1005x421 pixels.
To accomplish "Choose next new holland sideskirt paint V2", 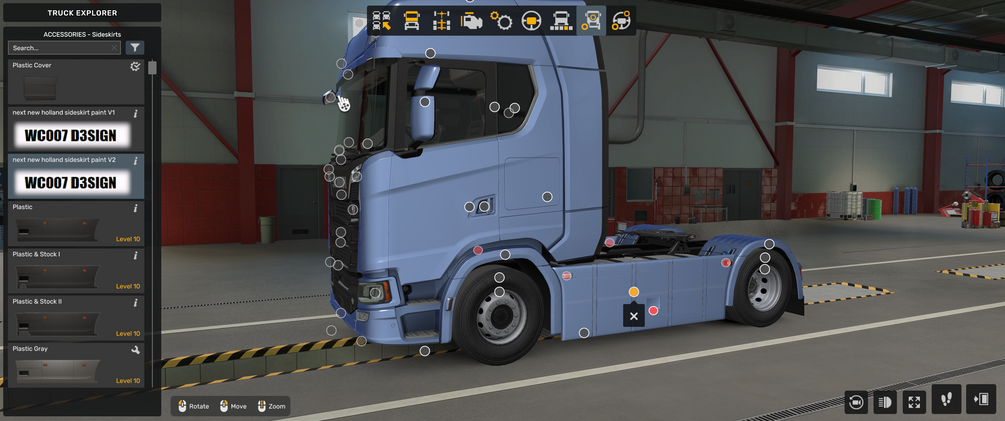I will pyautogui.click(x=75, y=176).
